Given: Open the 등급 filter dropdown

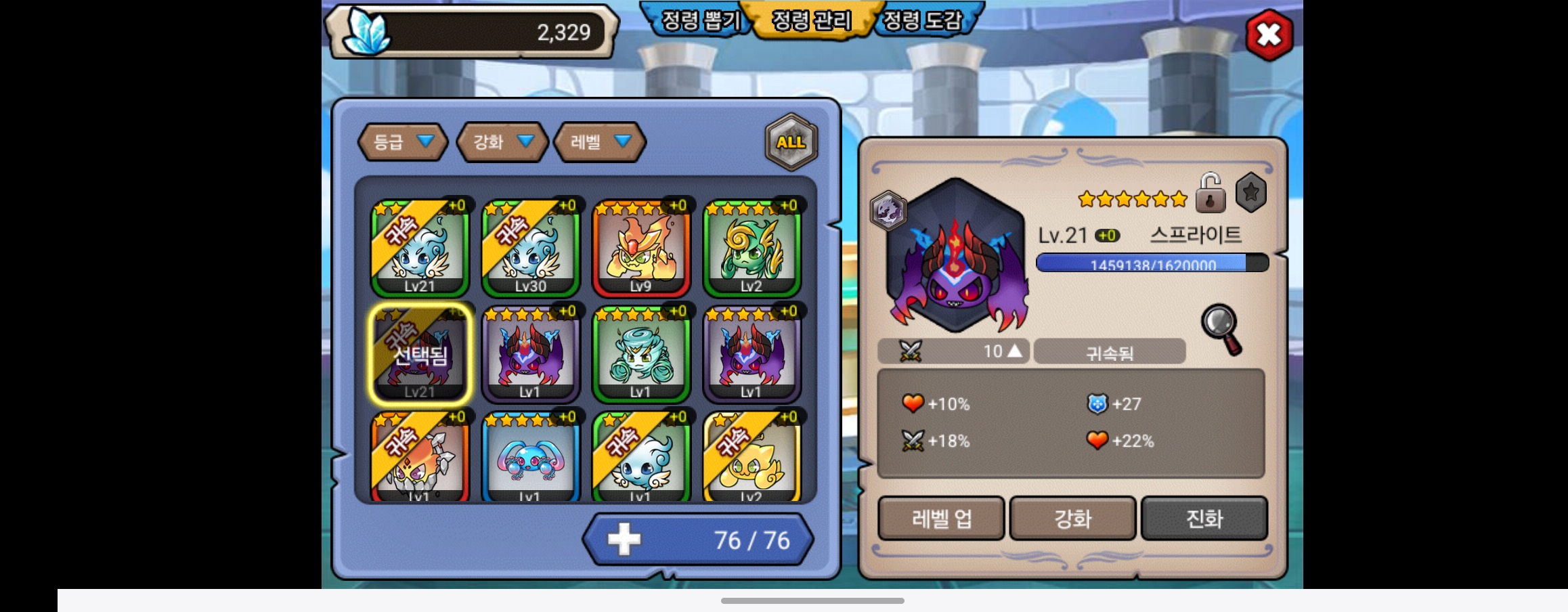Looking at the screenshot, I should (402, 142).
